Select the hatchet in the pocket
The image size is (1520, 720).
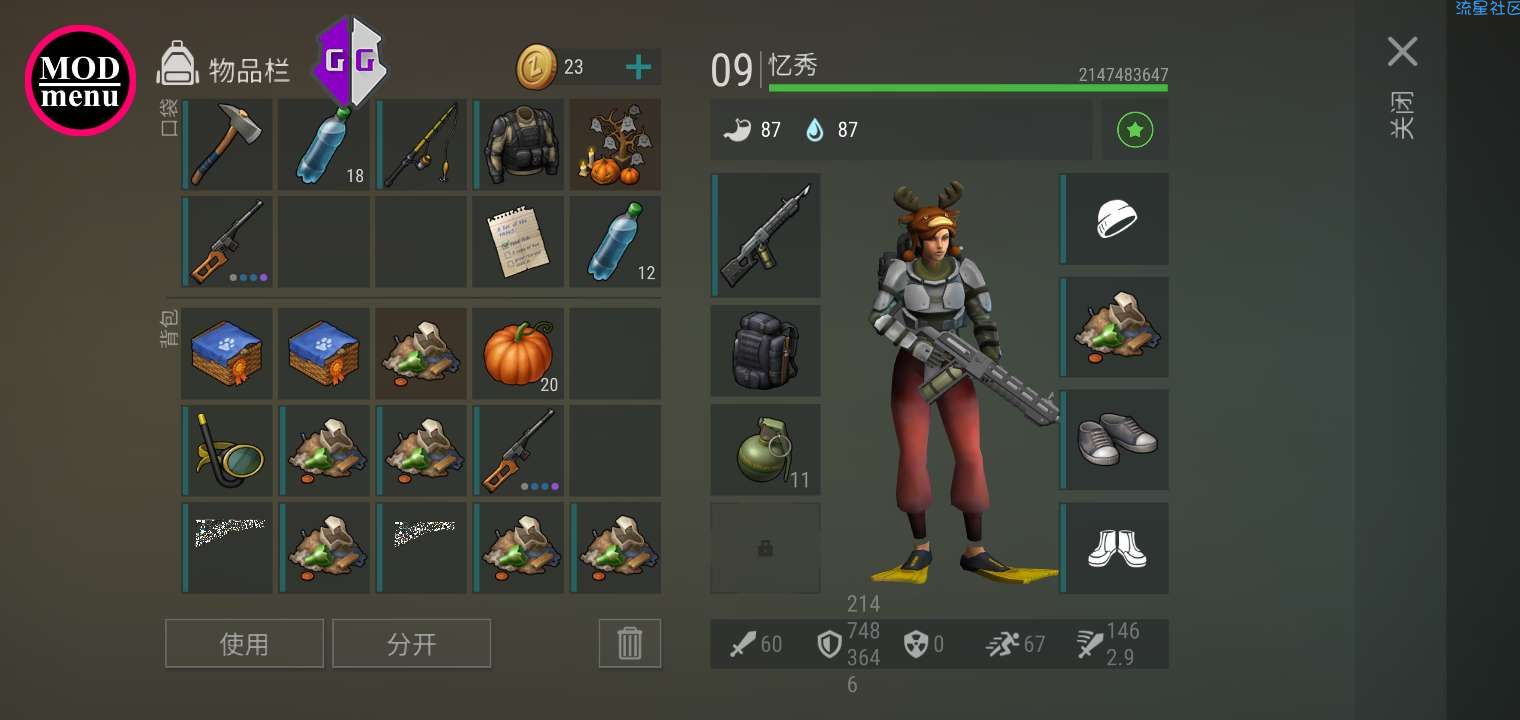point(227,144)
